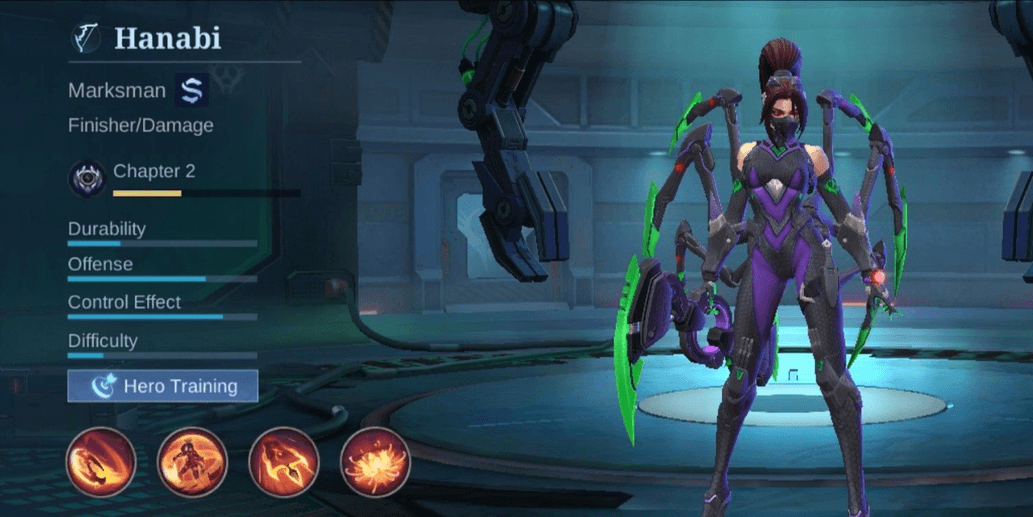Click the S-shaped role swap icon beside Marksman
The image size is (1033, 517).
pyautogui.click(x=191, y=90)
